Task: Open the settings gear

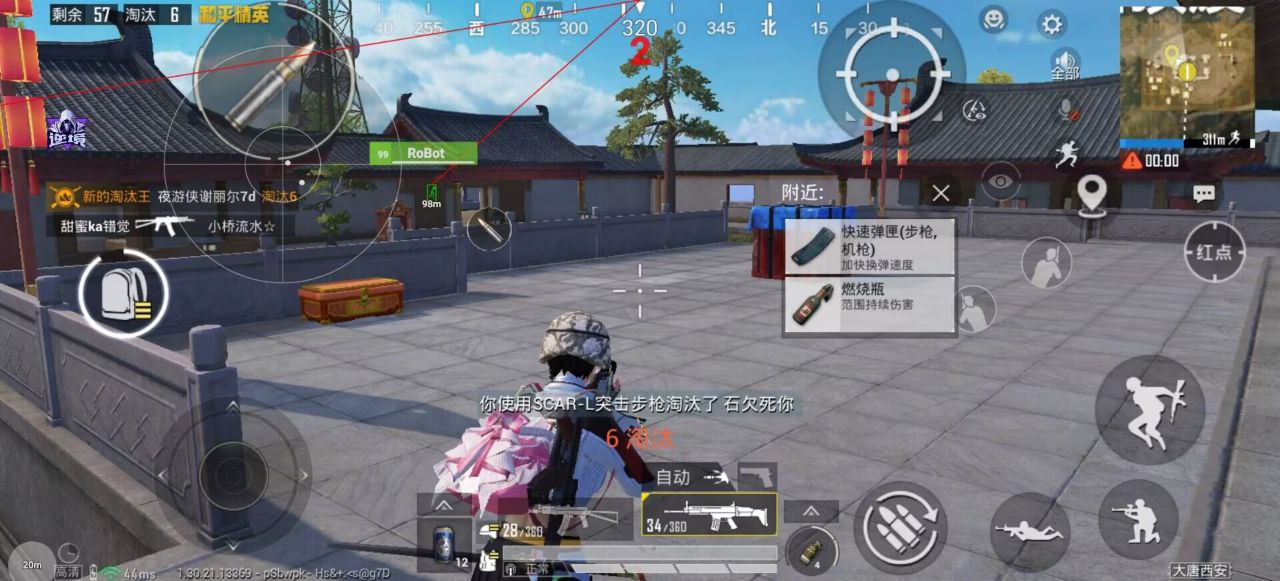Action: pos(1051,23)
